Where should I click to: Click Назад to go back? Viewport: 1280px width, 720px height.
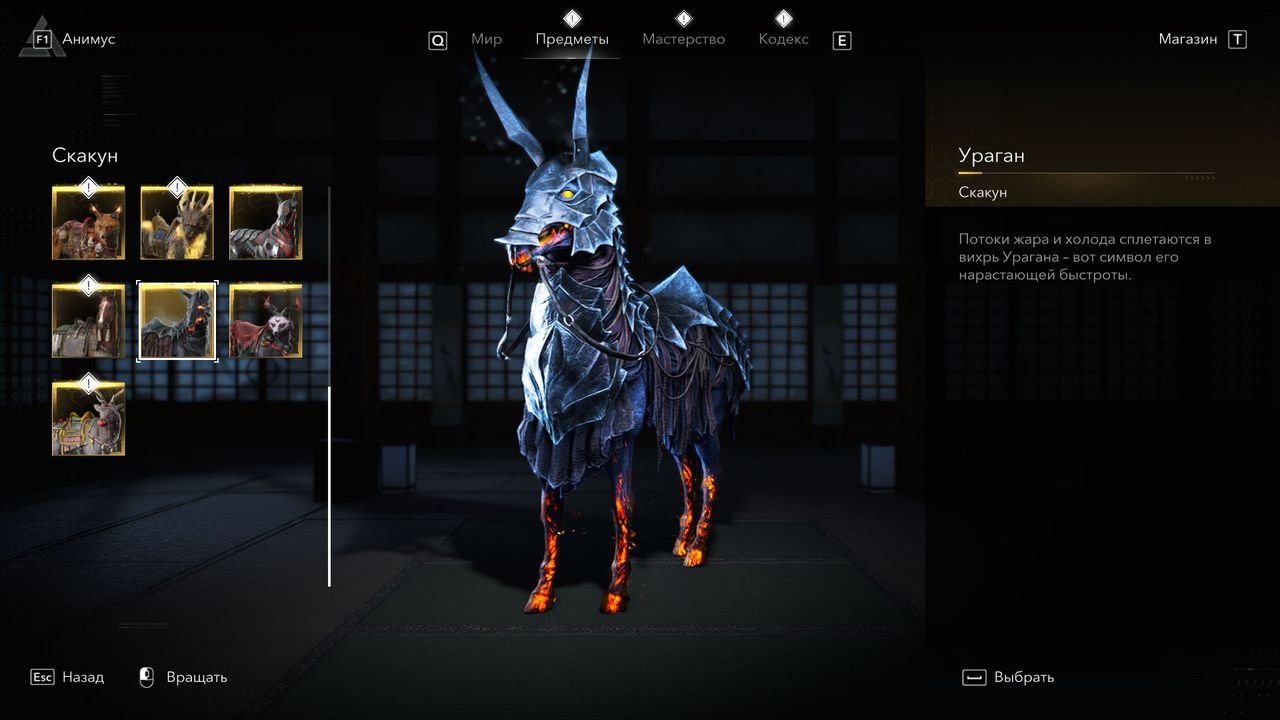tap(82, 677)
